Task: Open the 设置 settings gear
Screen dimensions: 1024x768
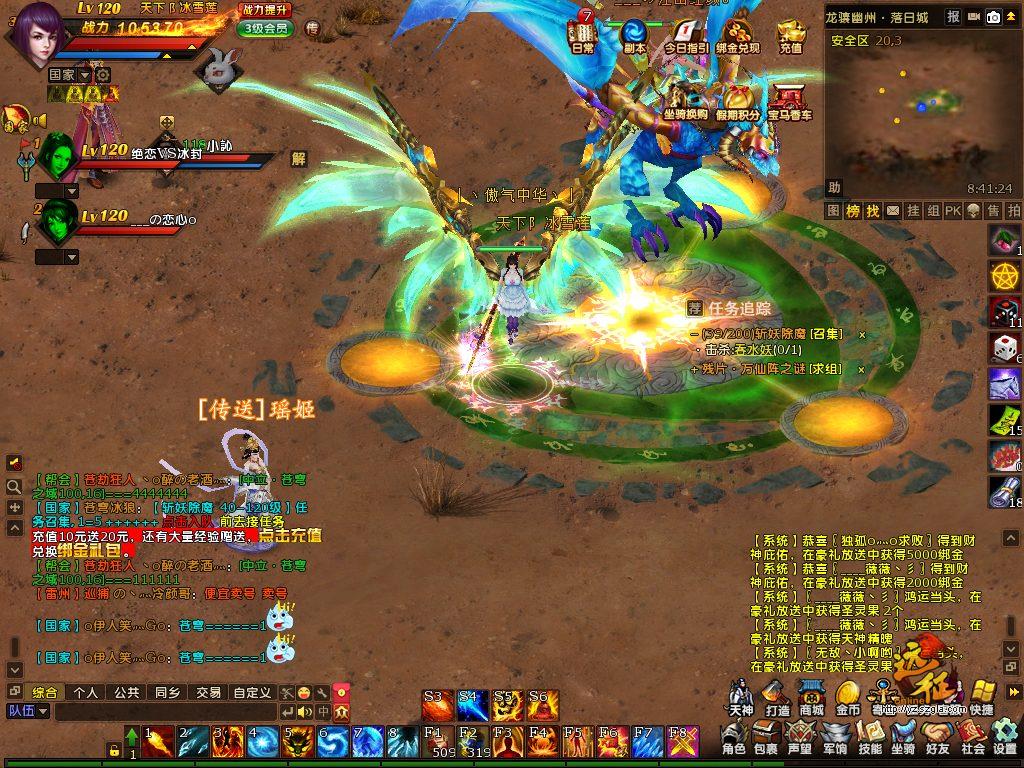Action: click(1005, 738)
